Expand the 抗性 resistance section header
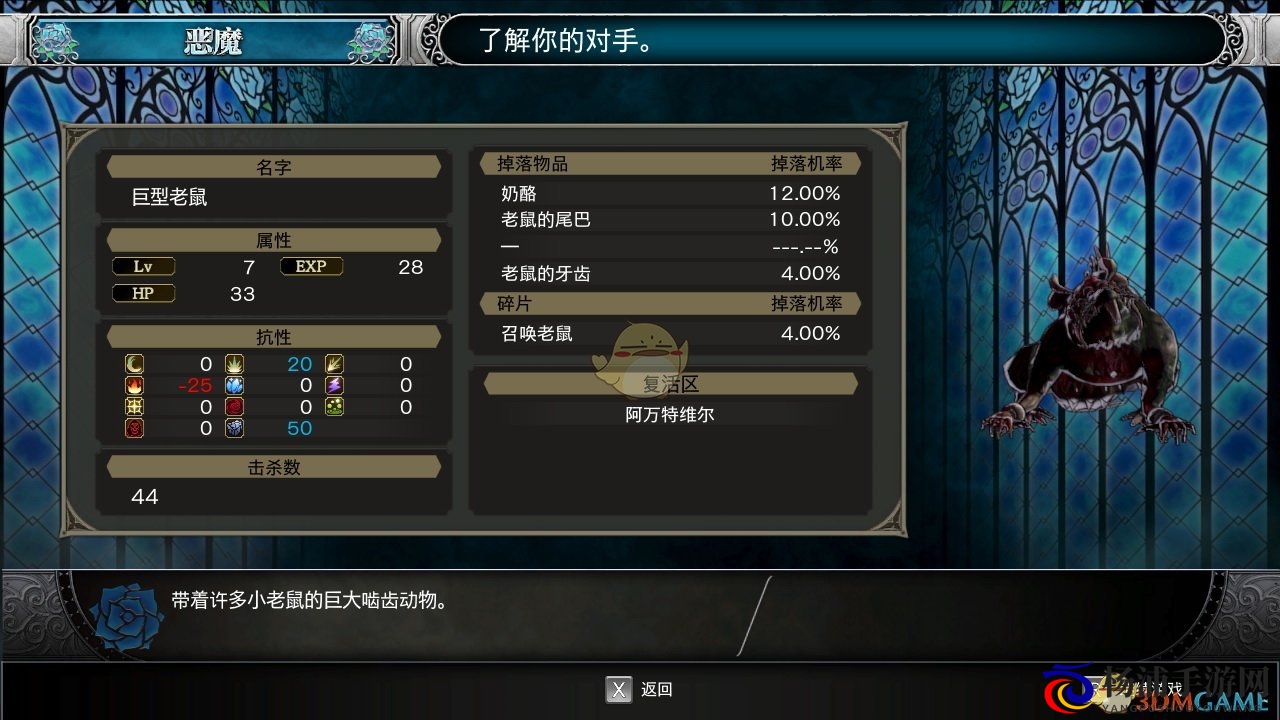Viewport: 1280px width, 720px height. 272,336
